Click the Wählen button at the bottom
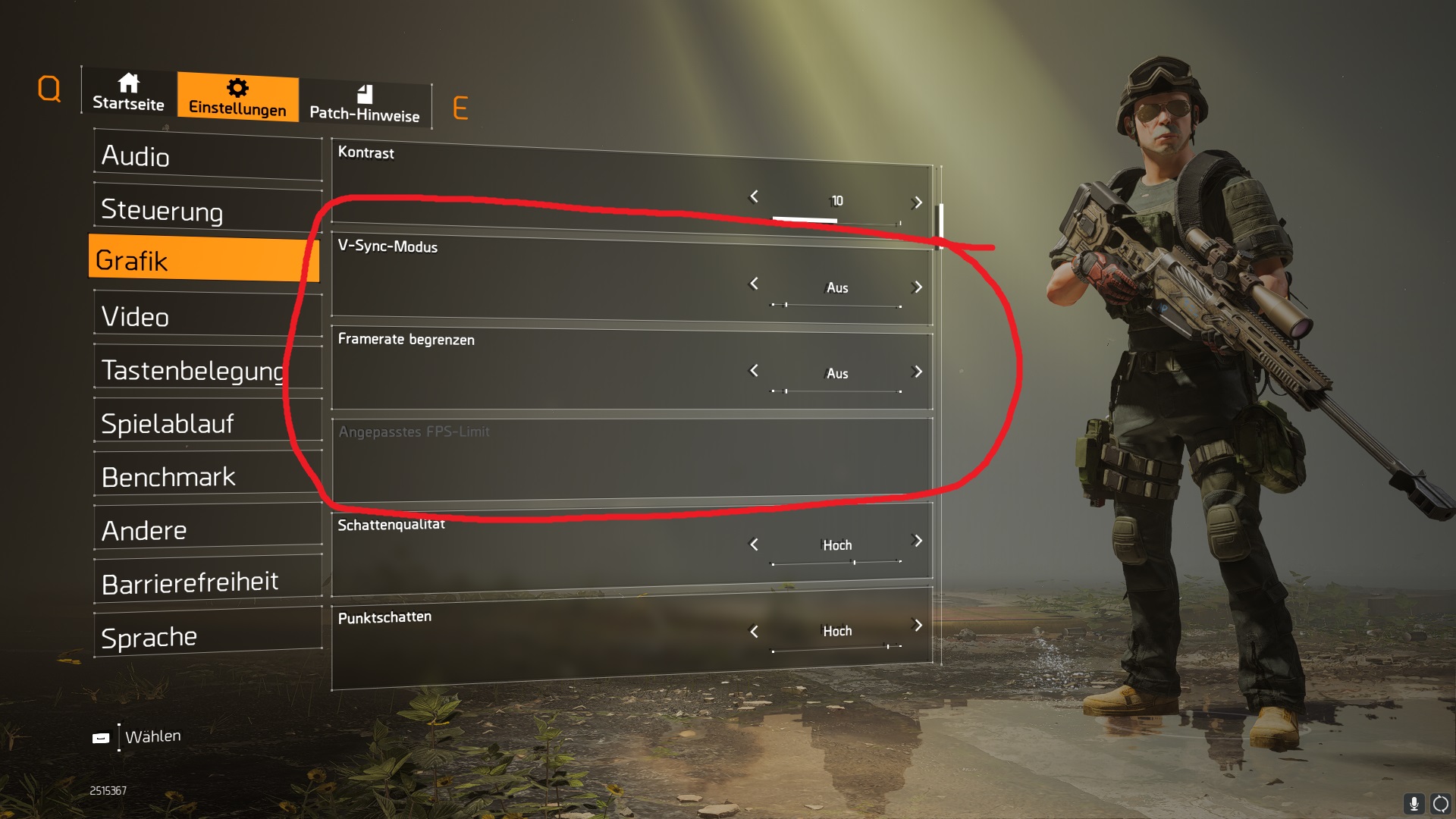Viewport: 1456px width, 819px height. (x=154, y=736)
